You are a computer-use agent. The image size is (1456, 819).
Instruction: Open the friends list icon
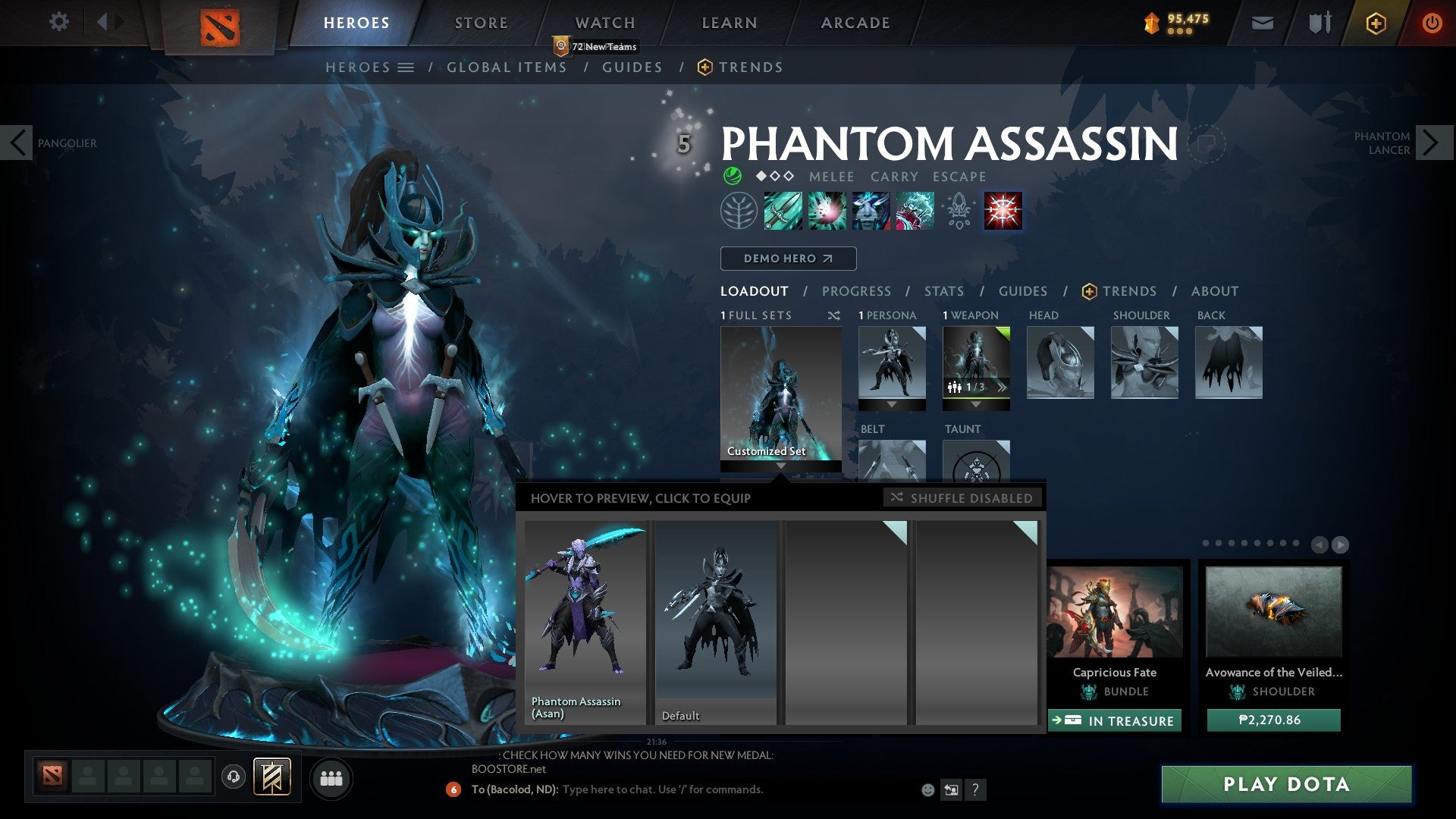pyautogui.click(x=331, y=778)
